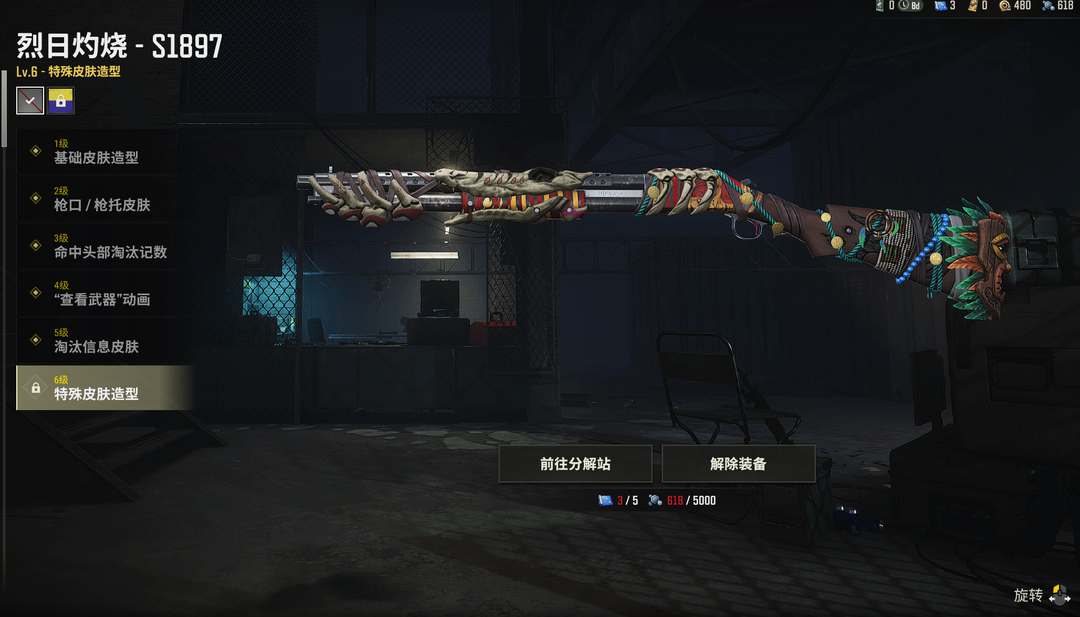This screenshot has height=617, width=1080.
Task: Choose the locked purple-yellow skin variant
Action: pyautogui.click(x=61, y=101)
